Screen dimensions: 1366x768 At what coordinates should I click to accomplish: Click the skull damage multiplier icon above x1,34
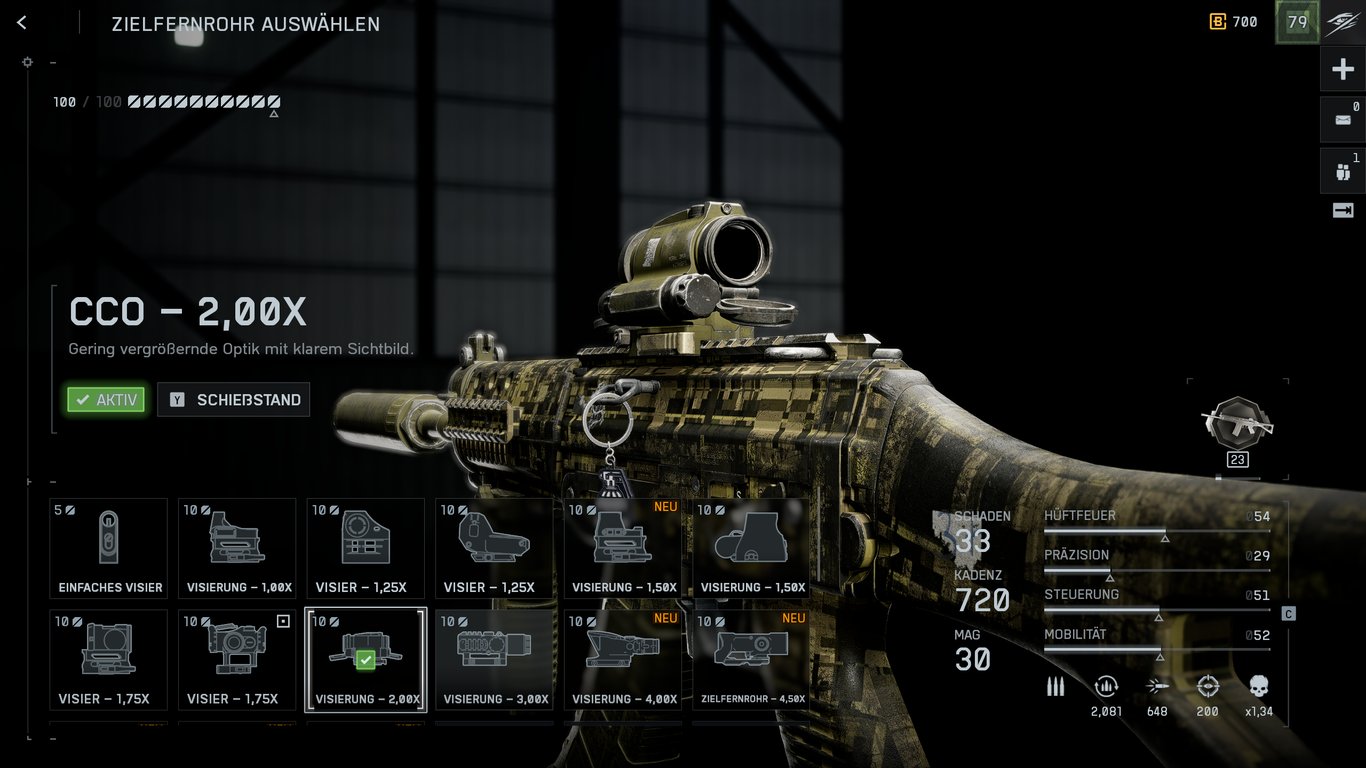coord(1257,686)
